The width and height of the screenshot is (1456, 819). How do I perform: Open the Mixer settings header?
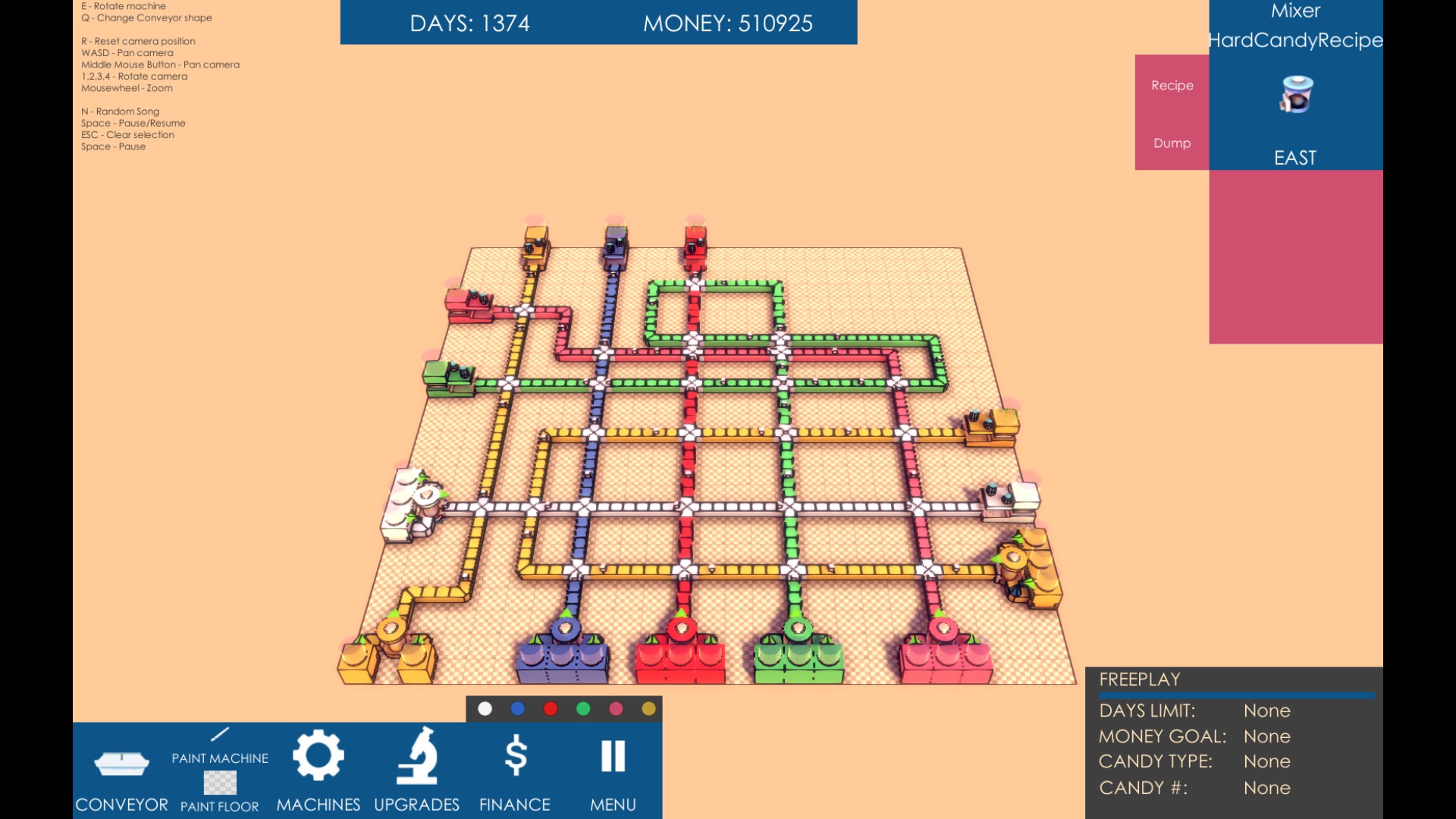(1296, 11)
